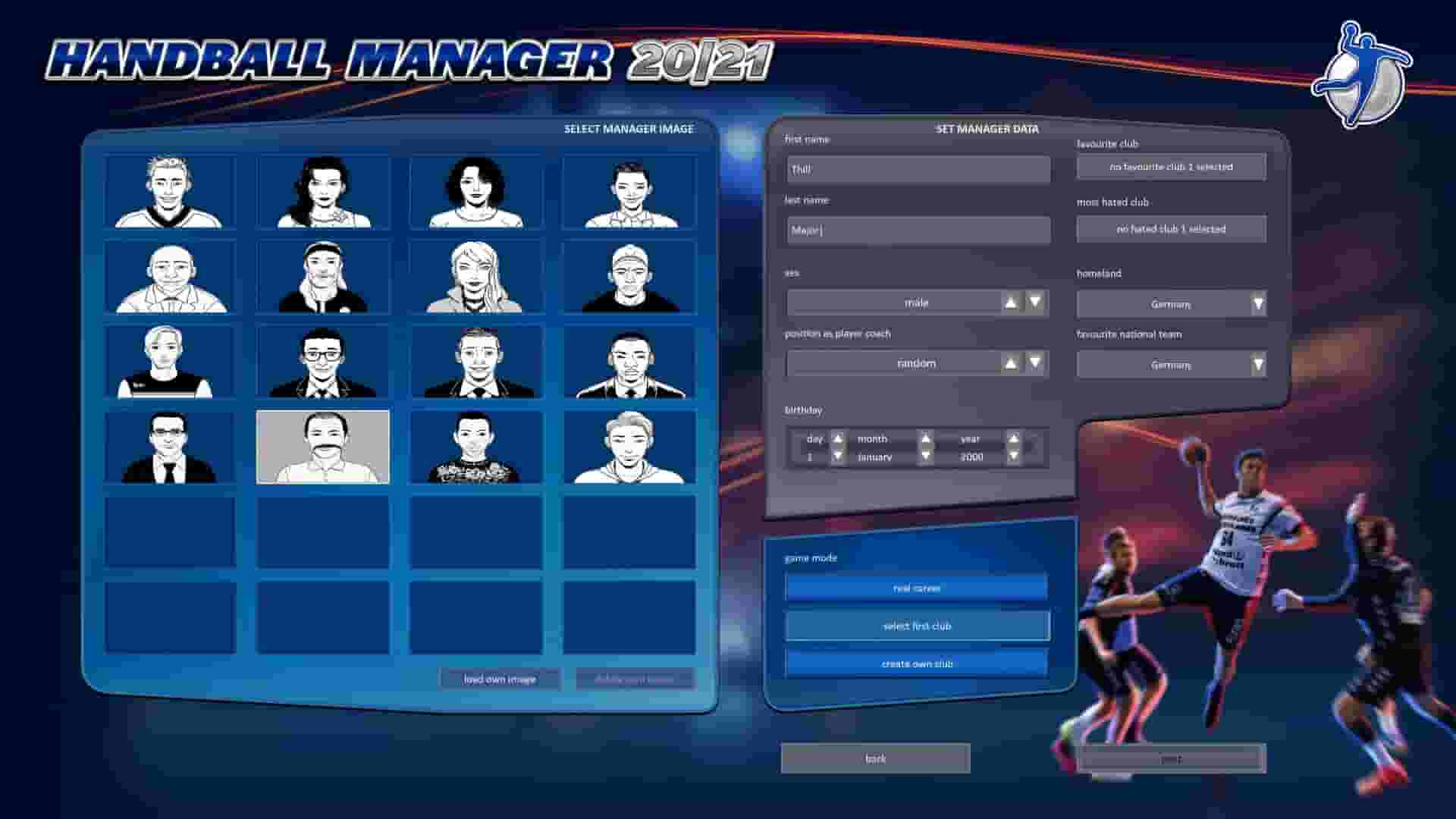
Task: Open the homeland dropdown
Action: click(x=1256, y=303)
